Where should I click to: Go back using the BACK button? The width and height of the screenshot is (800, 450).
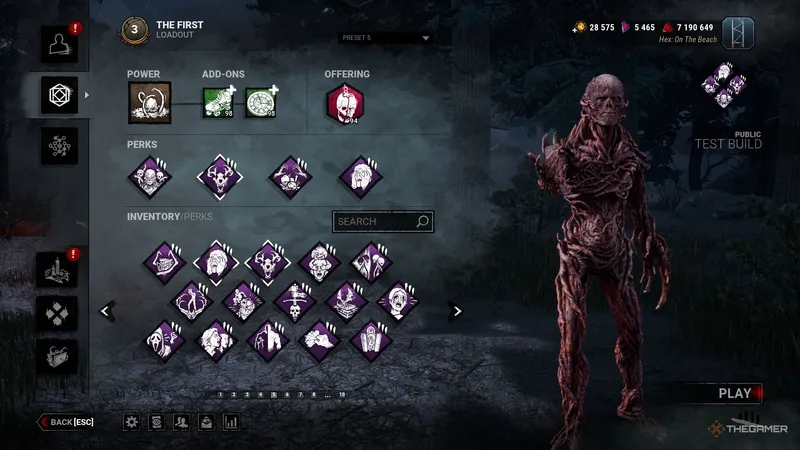66,422
